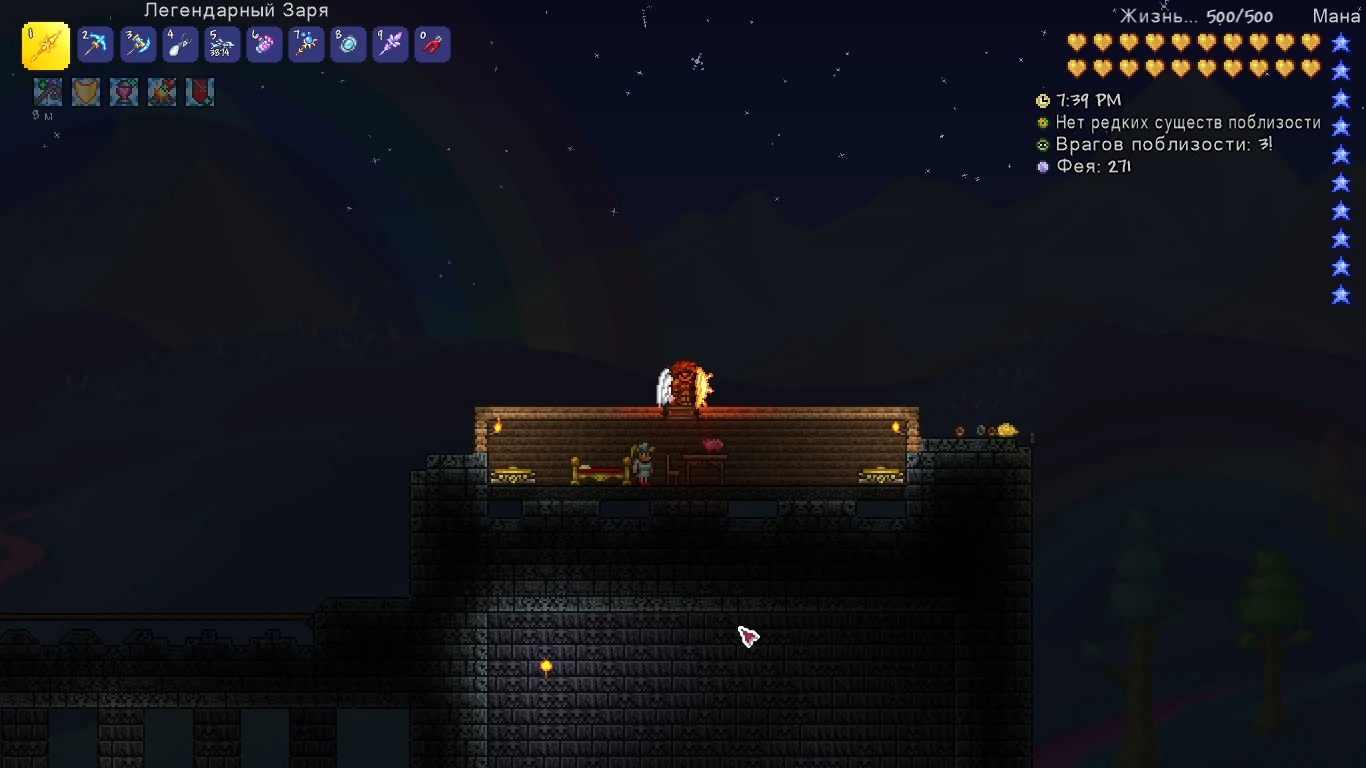Choose the purple crystal weapon in slot 9
This screenshot has width=1366, height=768.
(390, 45)
